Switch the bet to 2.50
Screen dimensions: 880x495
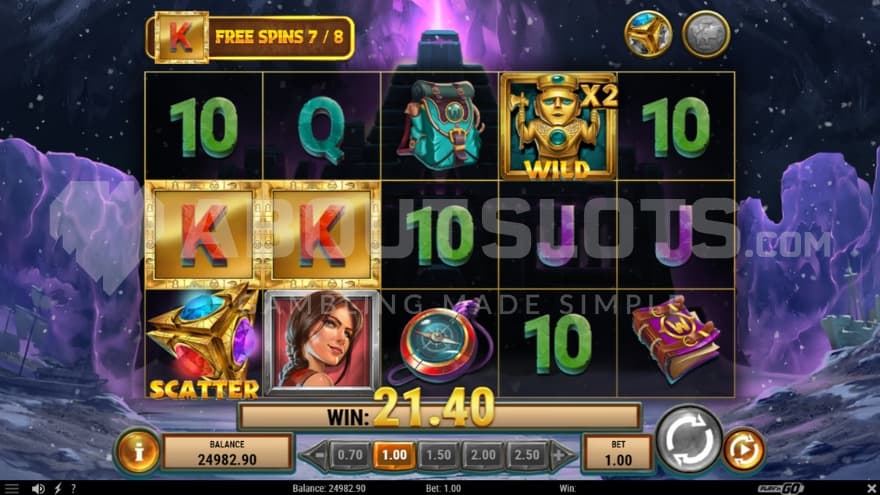tap(527, 454)
